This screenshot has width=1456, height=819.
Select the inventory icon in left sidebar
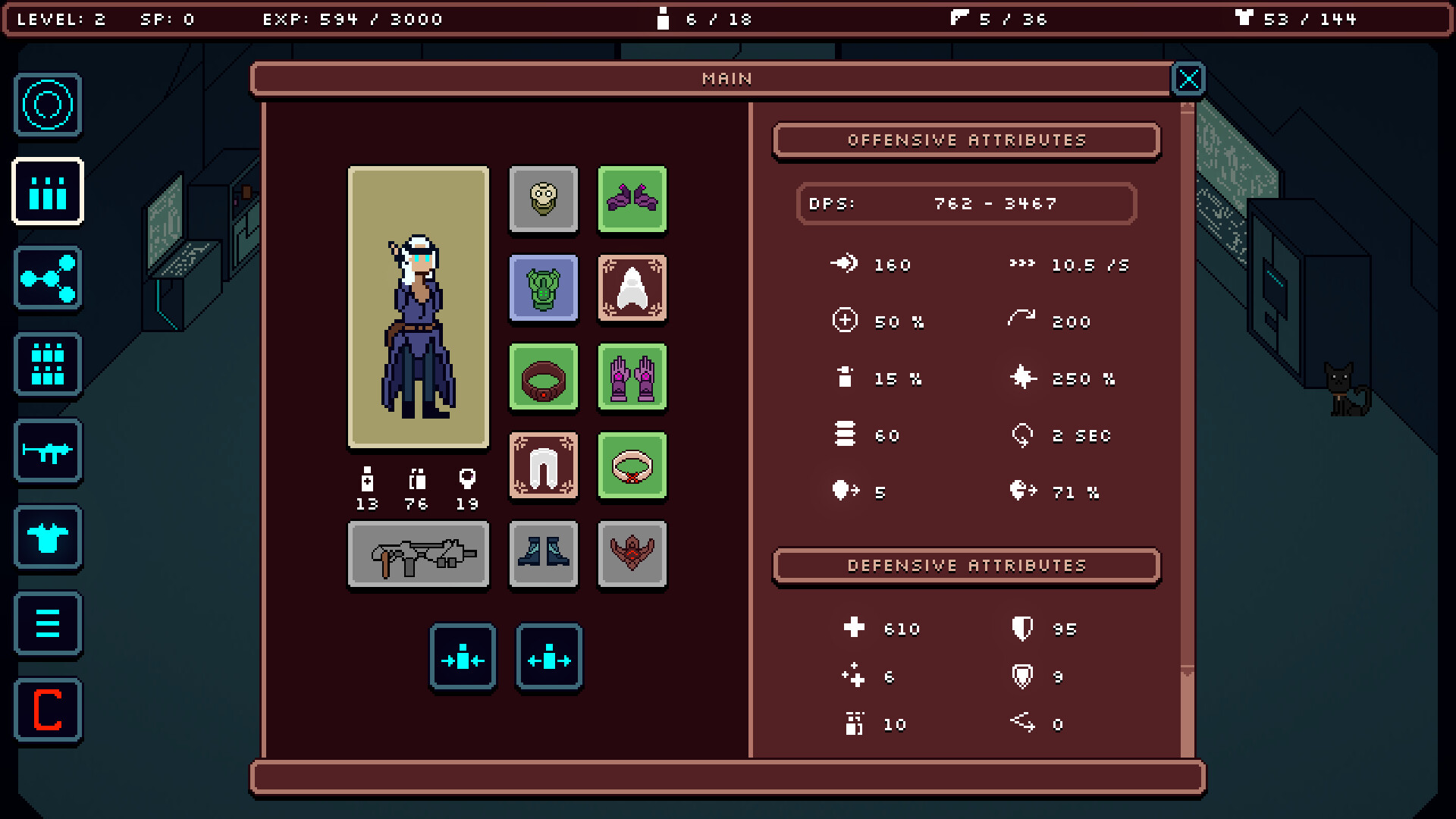point(48,191)
